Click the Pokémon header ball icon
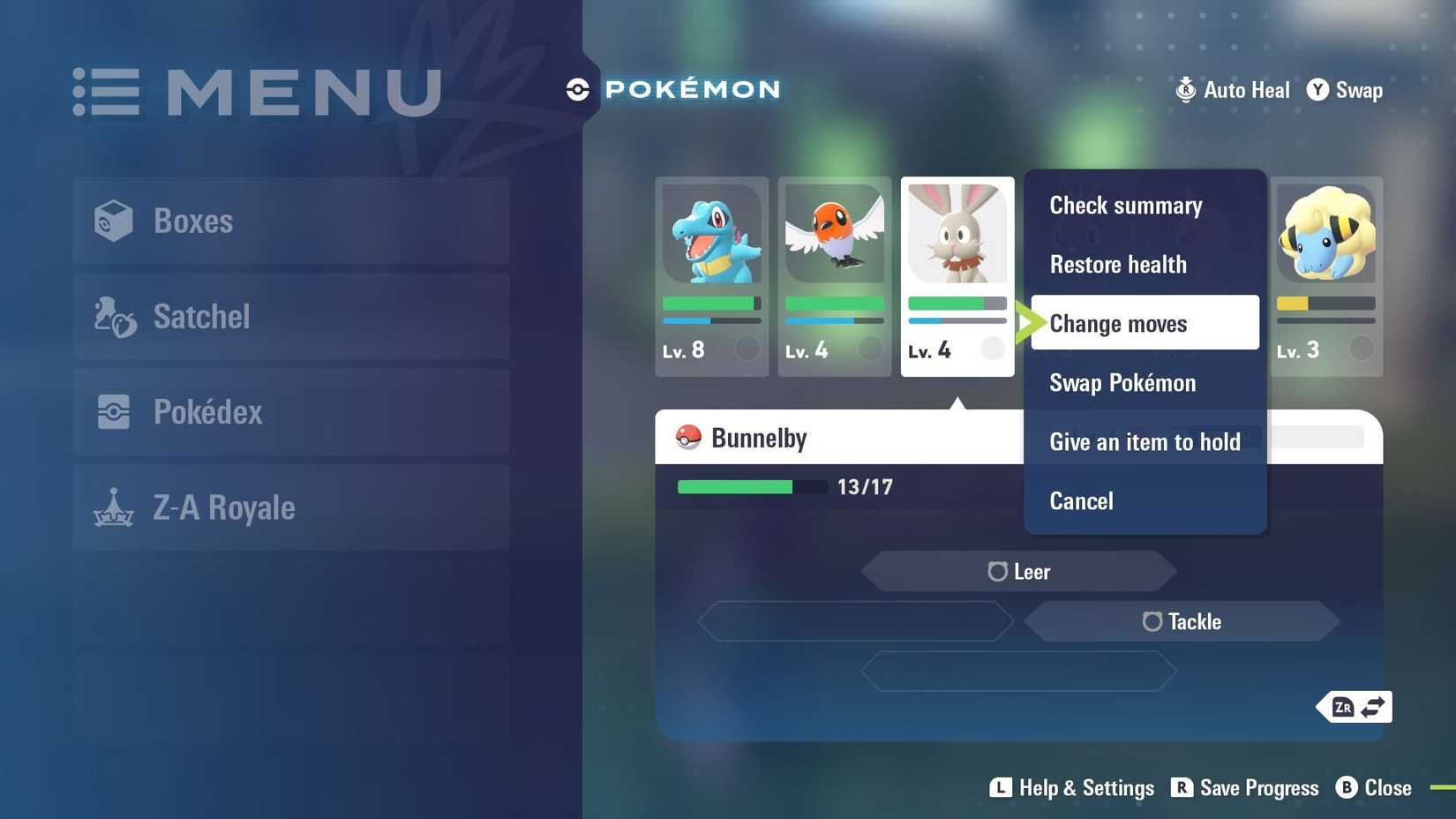The image size is (1456, 819). (x=578, y=88)
